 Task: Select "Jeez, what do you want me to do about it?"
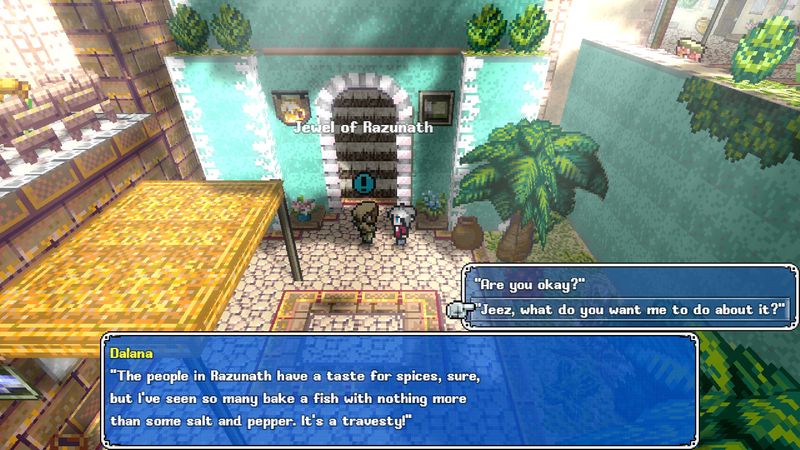coord(629,309)
